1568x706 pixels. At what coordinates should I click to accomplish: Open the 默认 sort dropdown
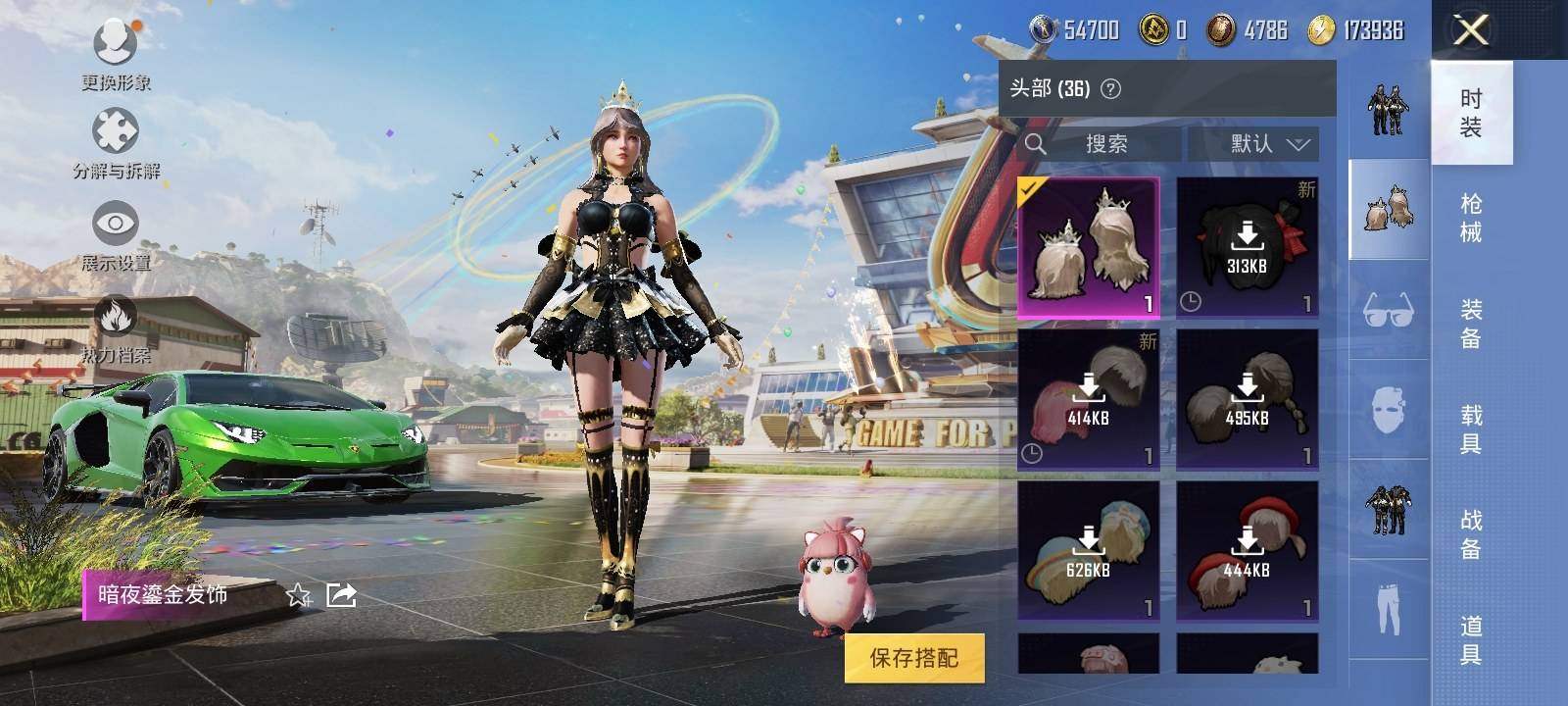[x=1254, y=144]
